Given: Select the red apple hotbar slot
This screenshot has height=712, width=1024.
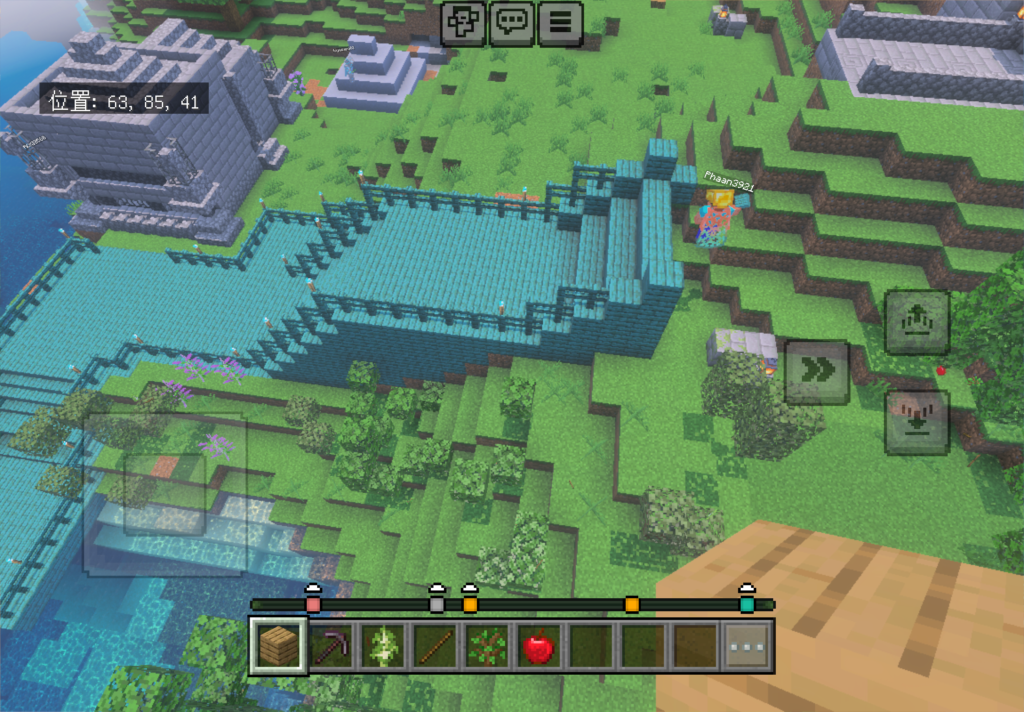Looking at the screenshot, I should point(539,646).
